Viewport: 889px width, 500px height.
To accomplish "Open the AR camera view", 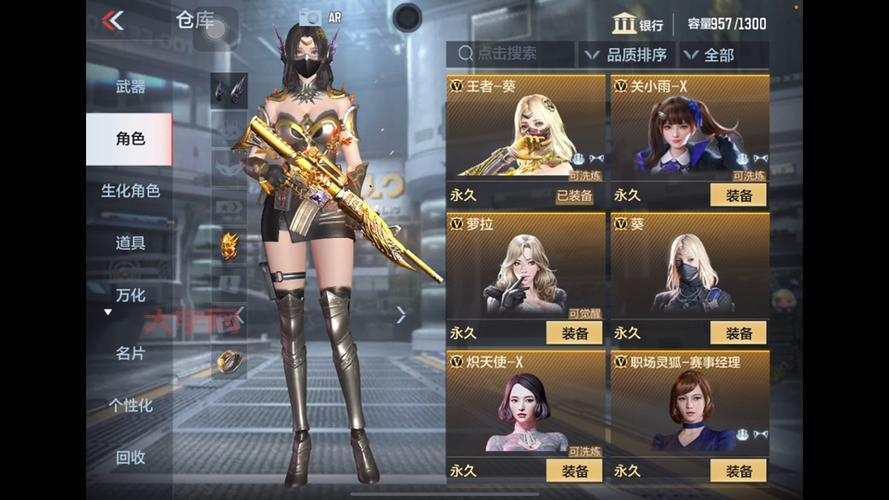I will (x=312, y=17).
